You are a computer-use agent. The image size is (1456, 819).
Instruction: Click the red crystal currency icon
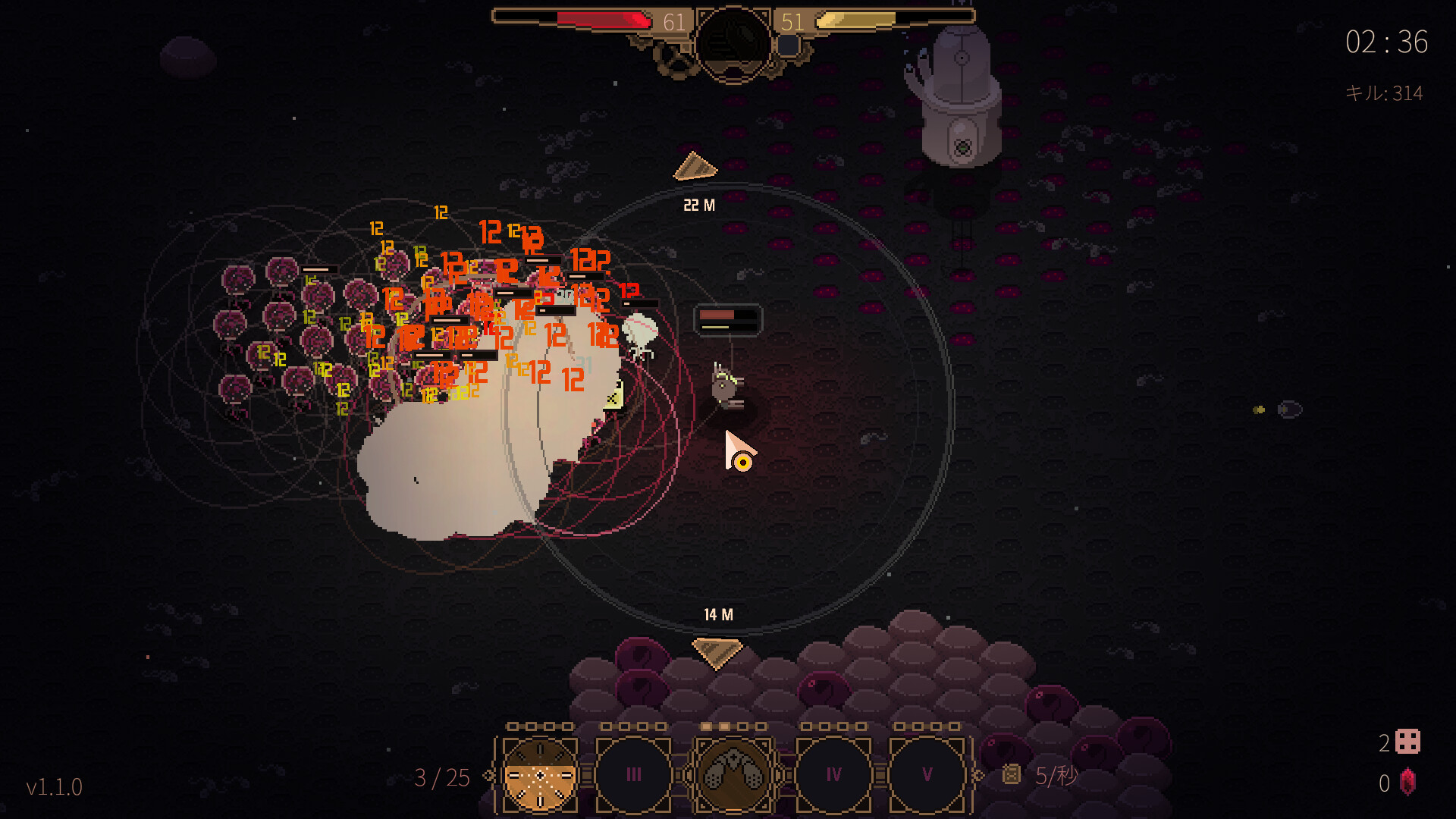[1407, 783]
